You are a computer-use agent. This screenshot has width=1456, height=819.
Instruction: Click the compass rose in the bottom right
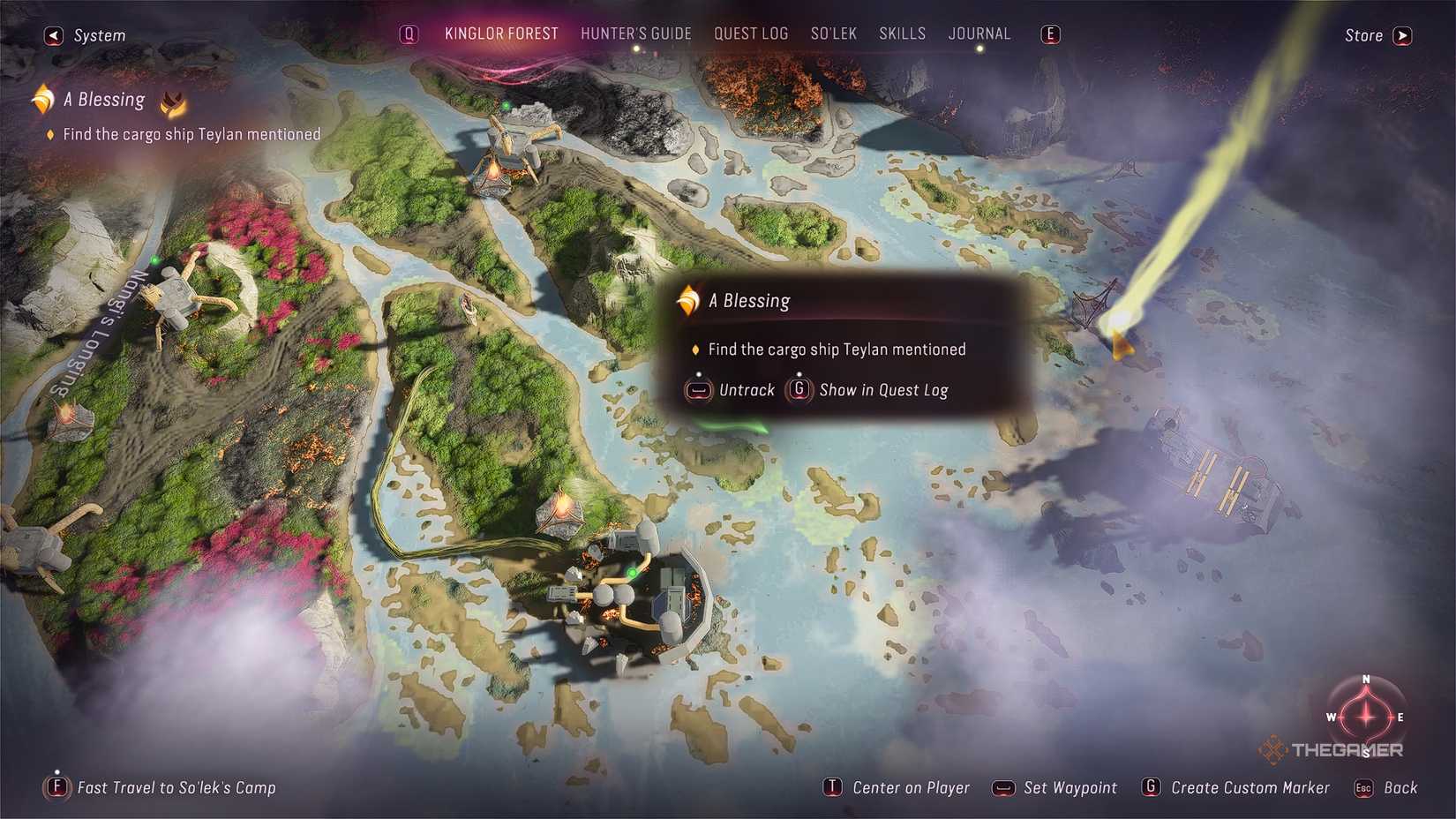point(1364,718)
